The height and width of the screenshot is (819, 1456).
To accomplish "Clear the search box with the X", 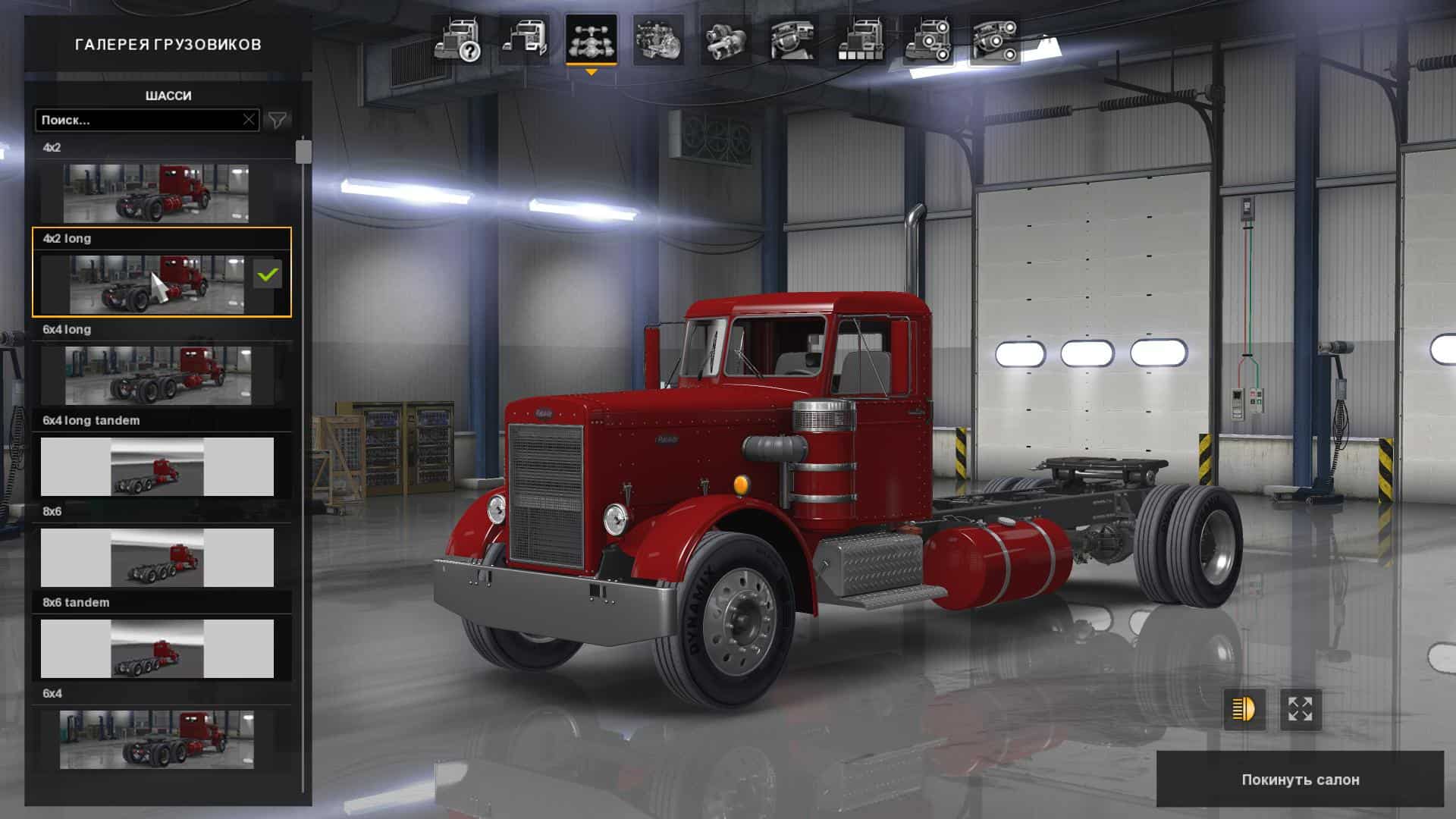I will point(249,120).
